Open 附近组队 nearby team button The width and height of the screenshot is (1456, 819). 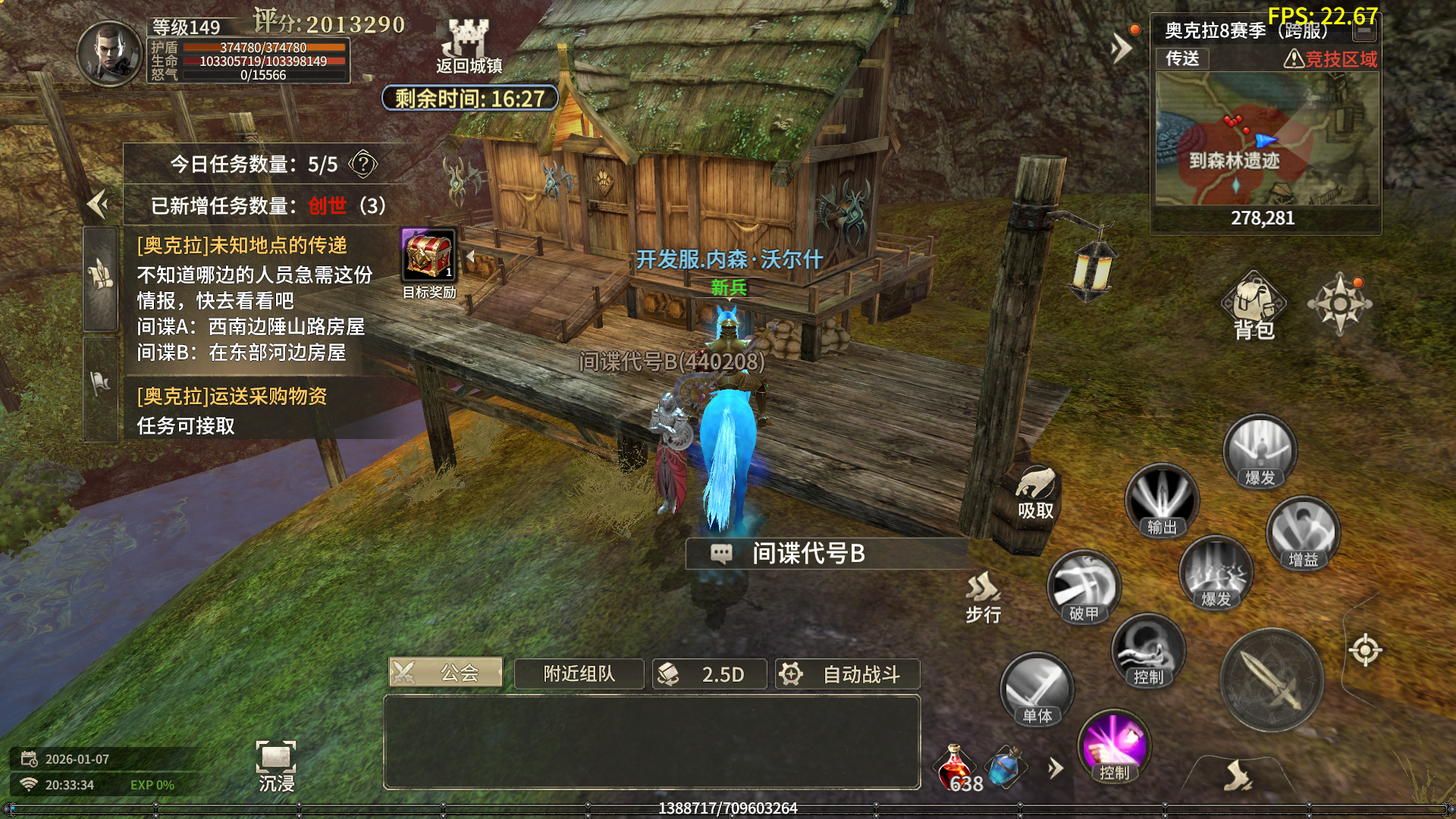click(x=579, y=673)
